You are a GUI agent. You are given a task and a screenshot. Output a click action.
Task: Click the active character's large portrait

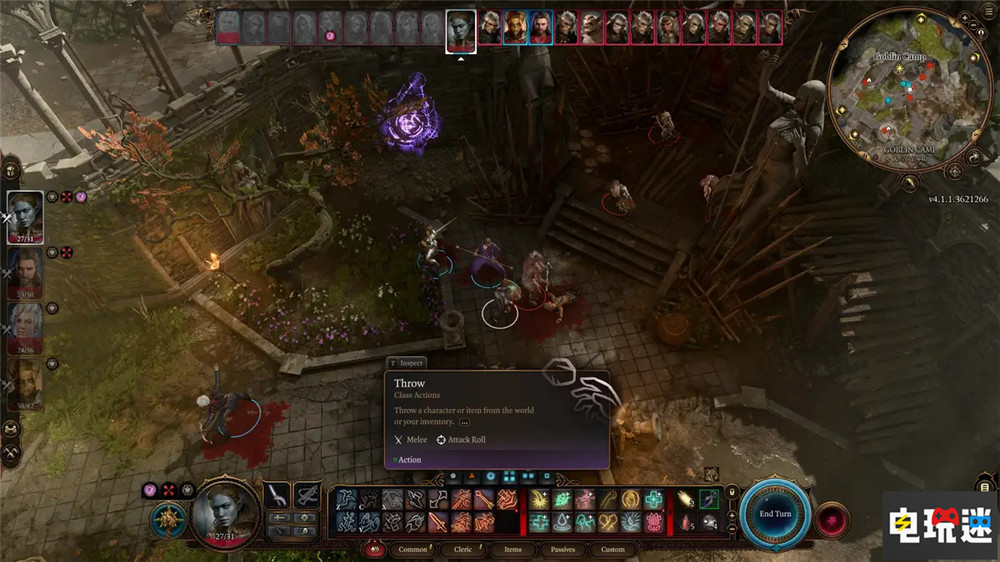[226, 512]
